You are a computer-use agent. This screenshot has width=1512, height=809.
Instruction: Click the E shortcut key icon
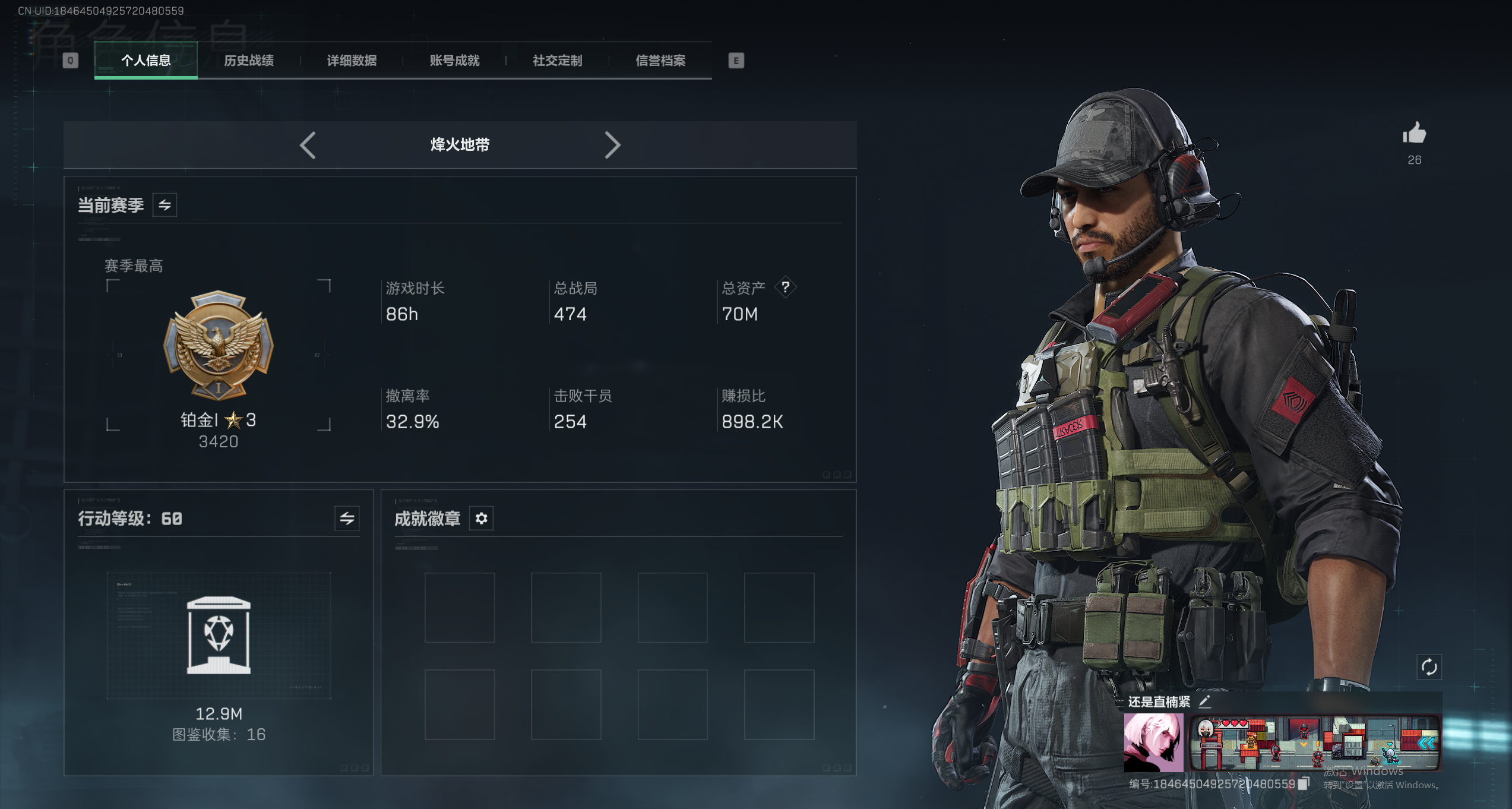click(736, 61)
